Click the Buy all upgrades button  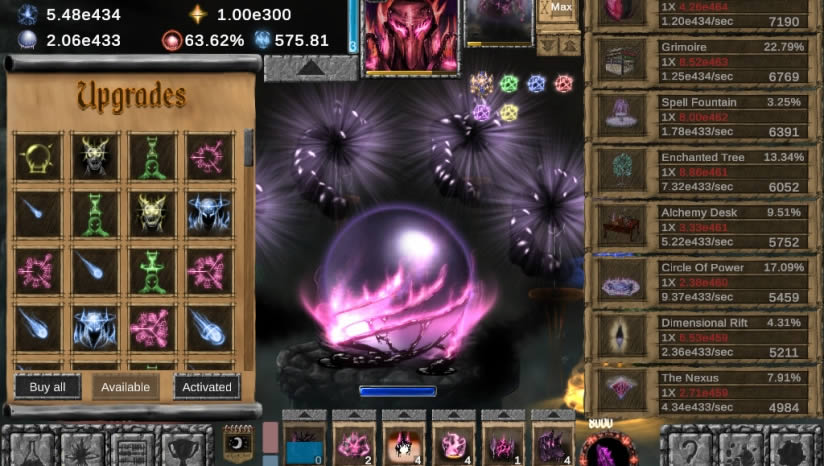47,387
